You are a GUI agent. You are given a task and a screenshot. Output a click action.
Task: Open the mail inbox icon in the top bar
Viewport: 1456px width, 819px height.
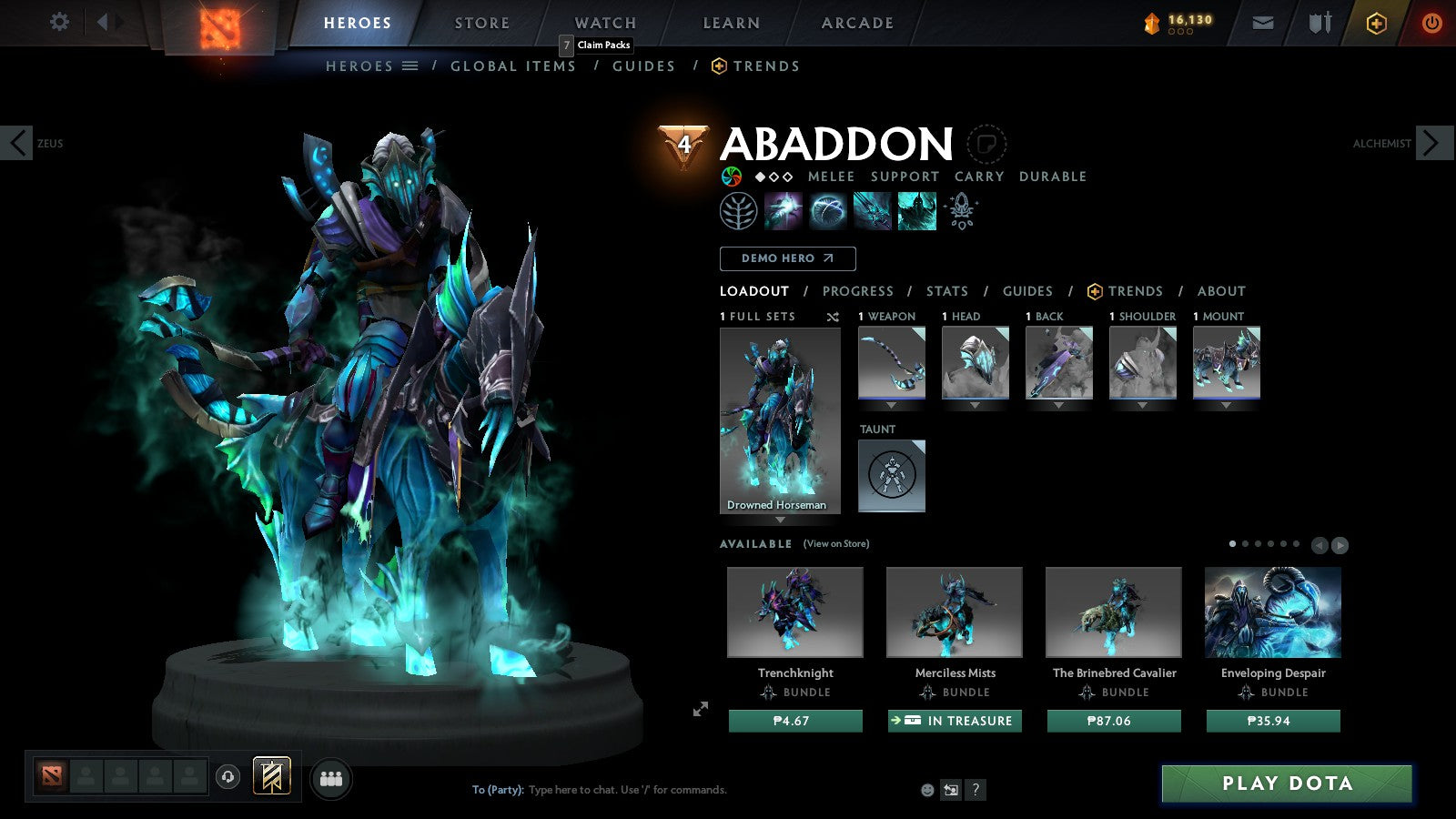(1263, 23)
